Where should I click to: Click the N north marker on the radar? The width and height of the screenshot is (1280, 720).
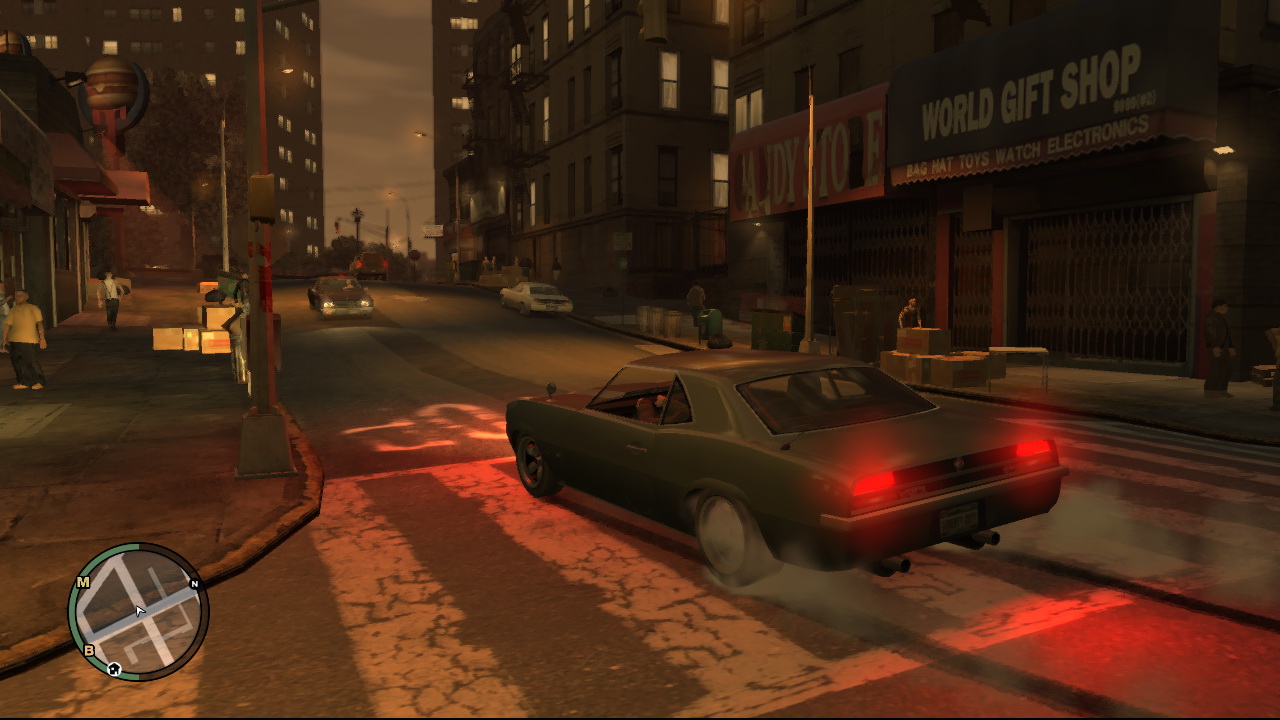(194, 584)
